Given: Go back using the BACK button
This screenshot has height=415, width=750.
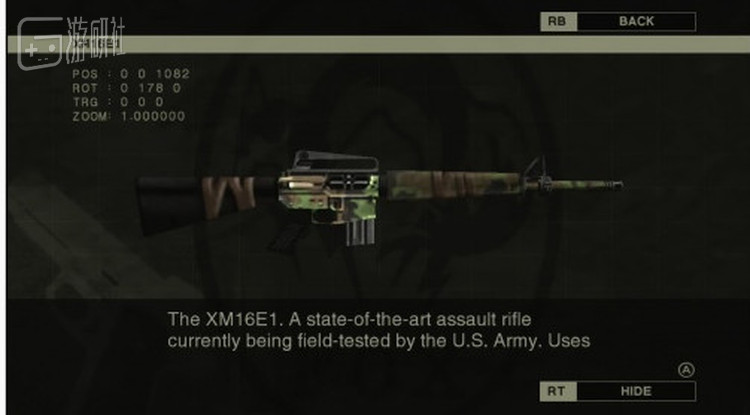Looking at the screenshot, I should 636,21.
